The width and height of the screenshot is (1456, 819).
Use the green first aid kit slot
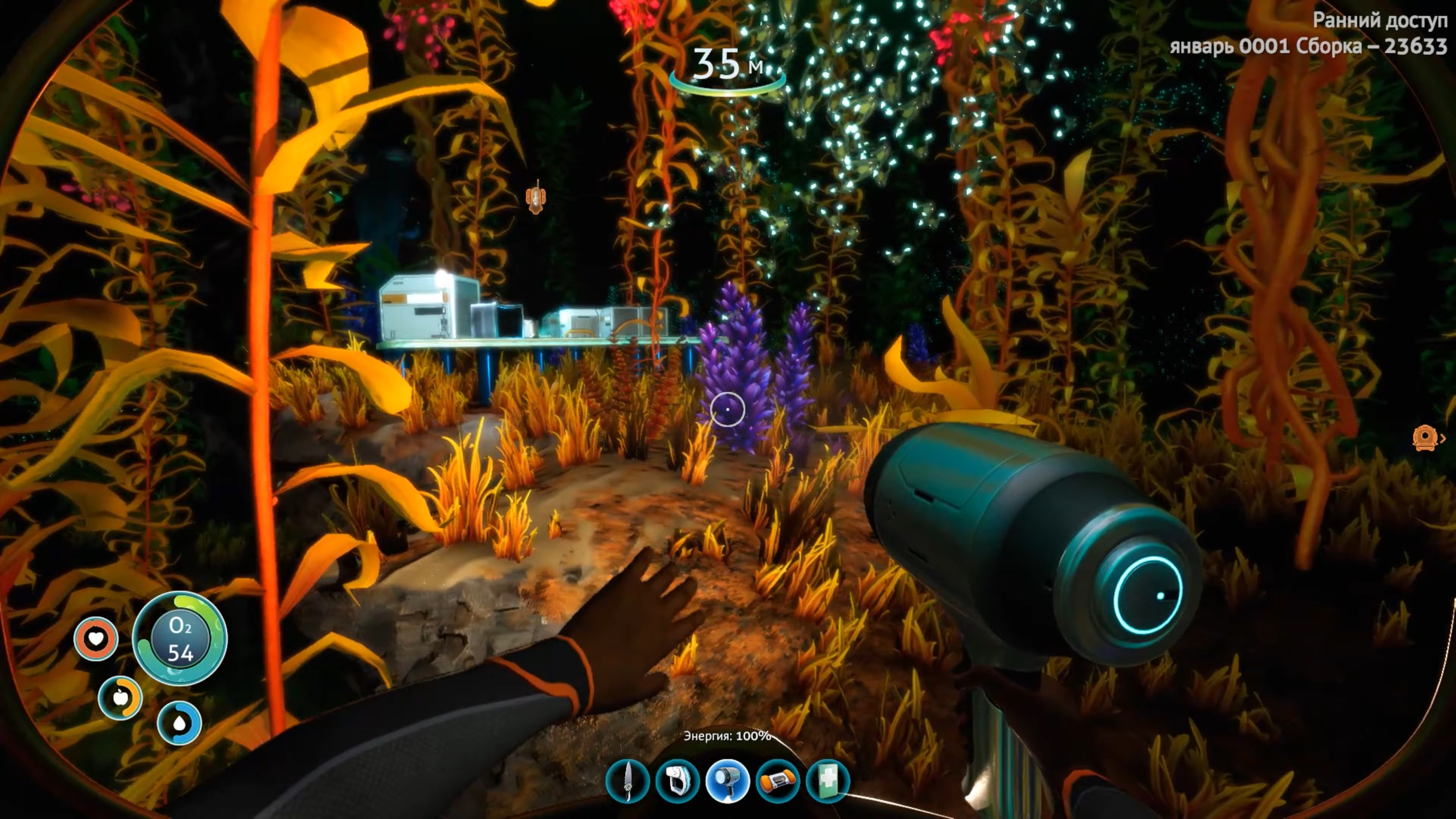827,782
